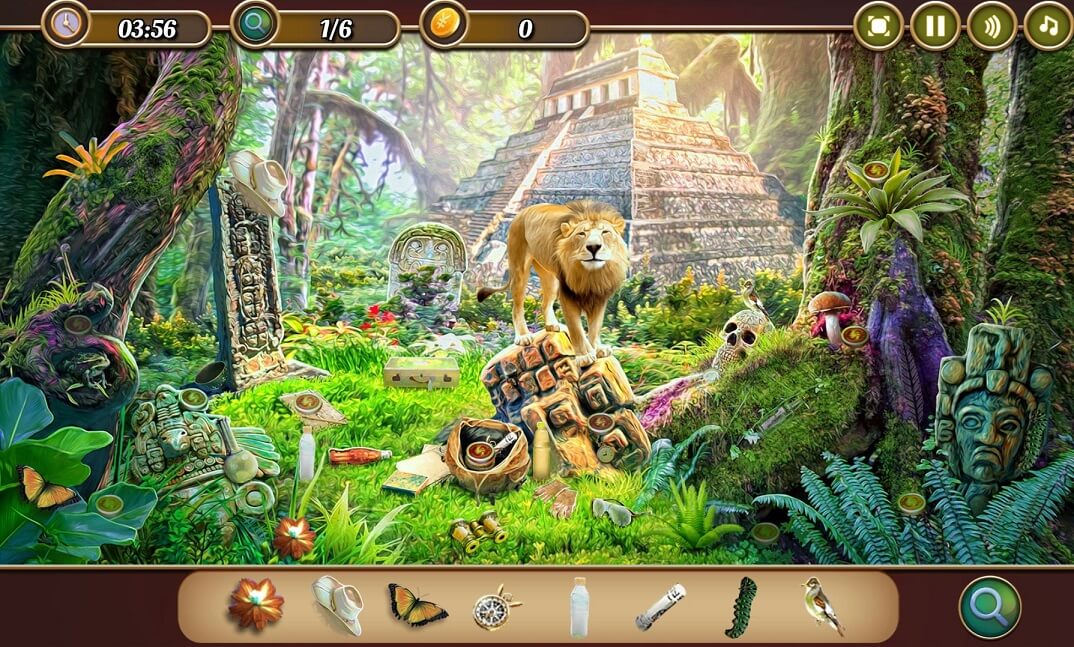This screenshot has width=1074, height=647.
Task: Select the orange flower item in tray
Action: click(x=256, y=605)
